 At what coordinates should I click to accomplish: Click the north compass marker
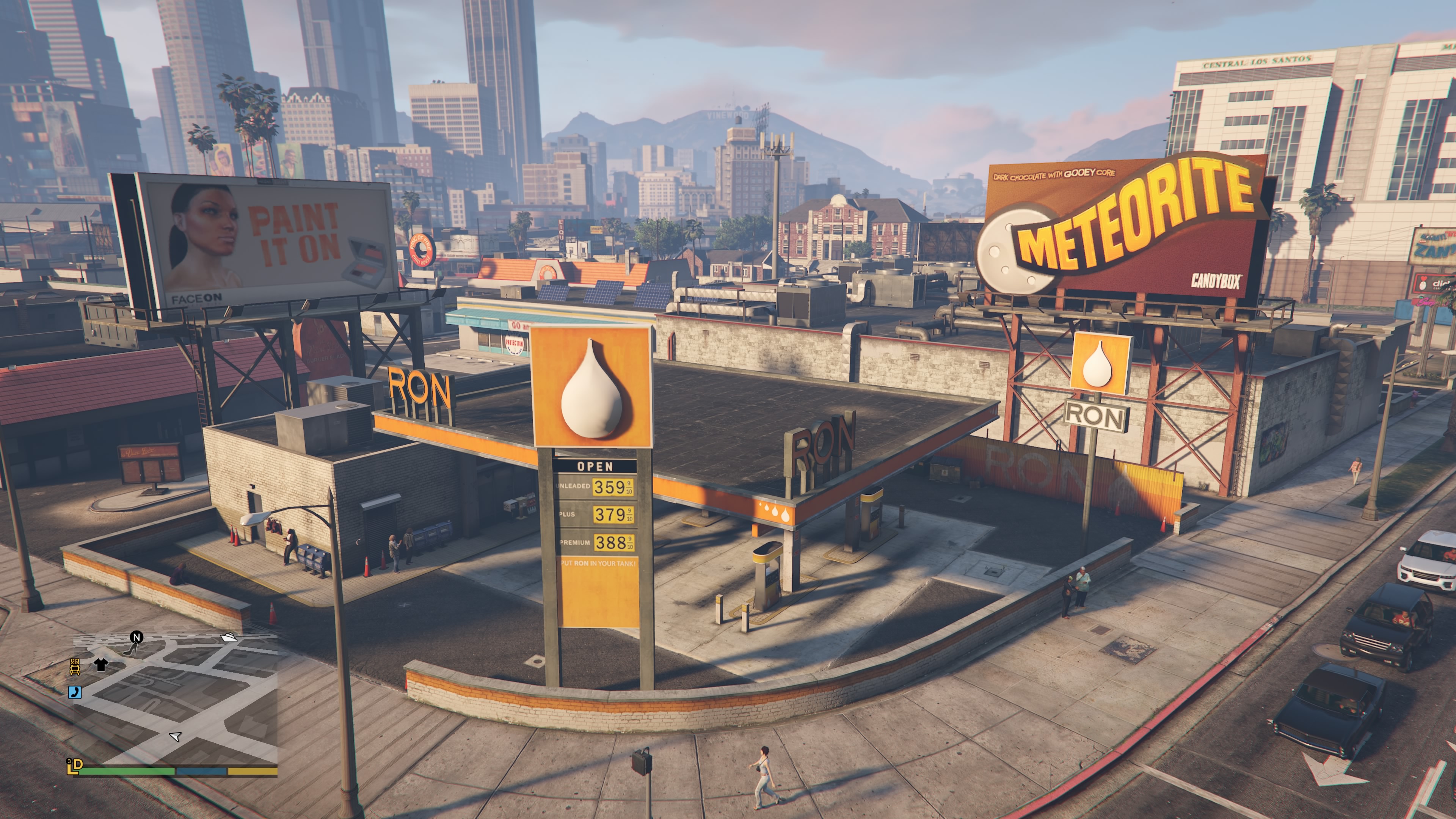(136, 637)
